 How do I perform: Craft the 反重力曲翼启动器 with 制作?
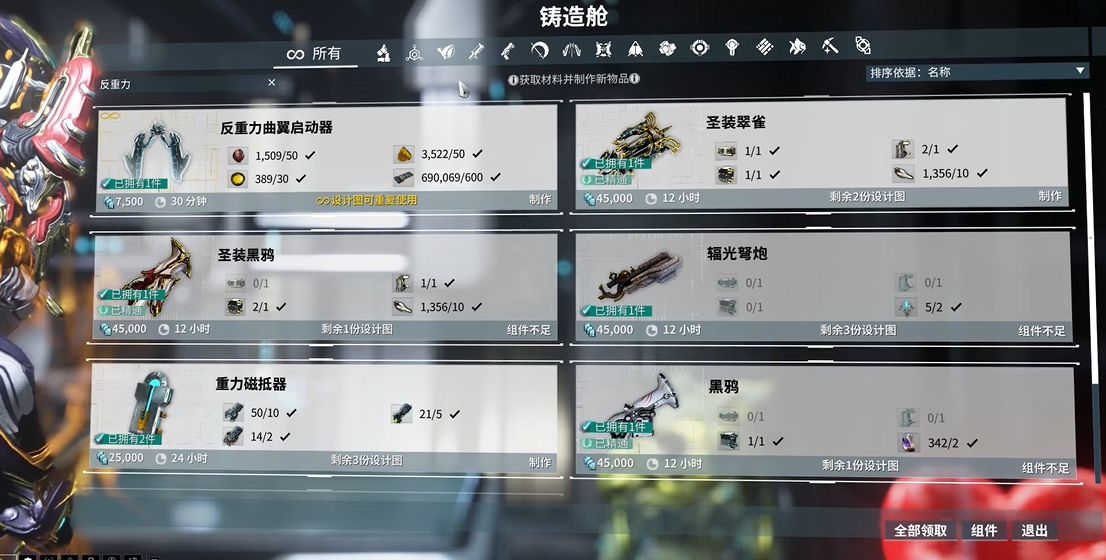(540, 199)
